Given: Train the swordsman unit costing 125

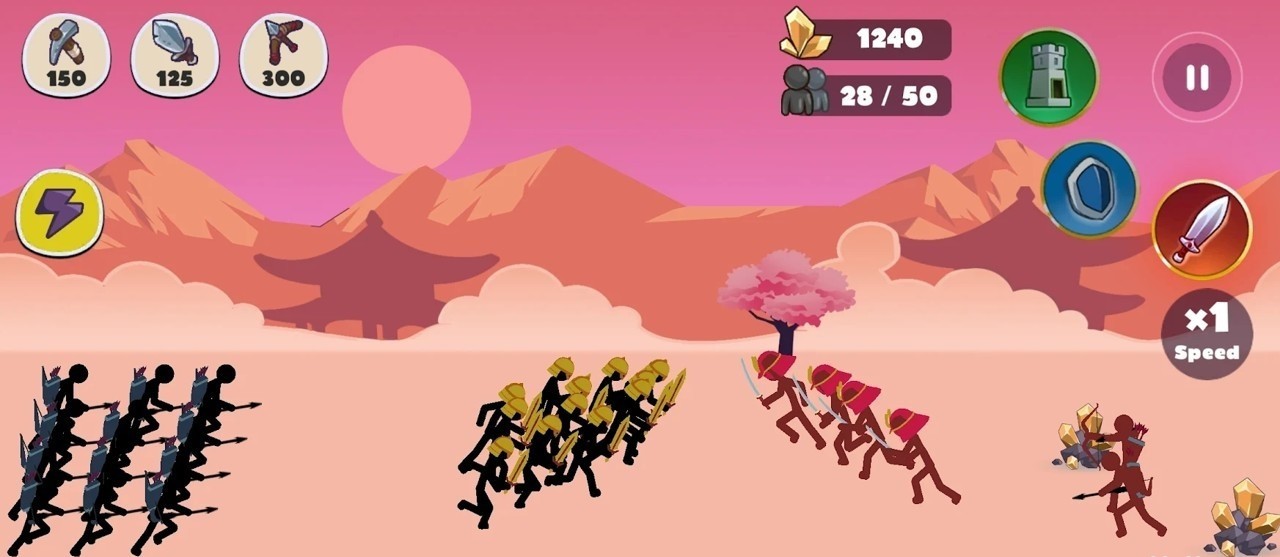Looking at the screenshot, I should 175,55.
